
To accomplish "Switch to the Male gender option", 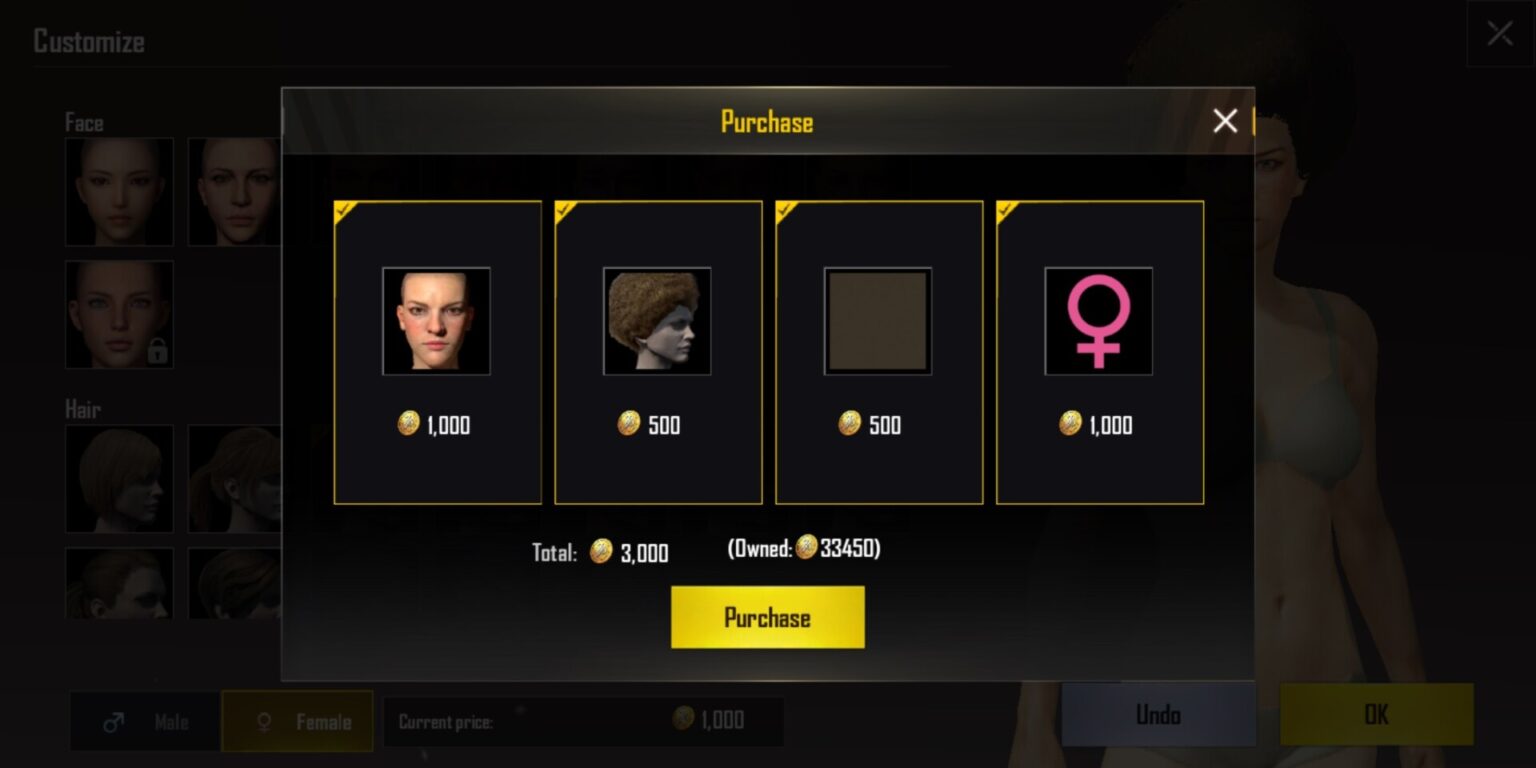I will tap(145, 721).
